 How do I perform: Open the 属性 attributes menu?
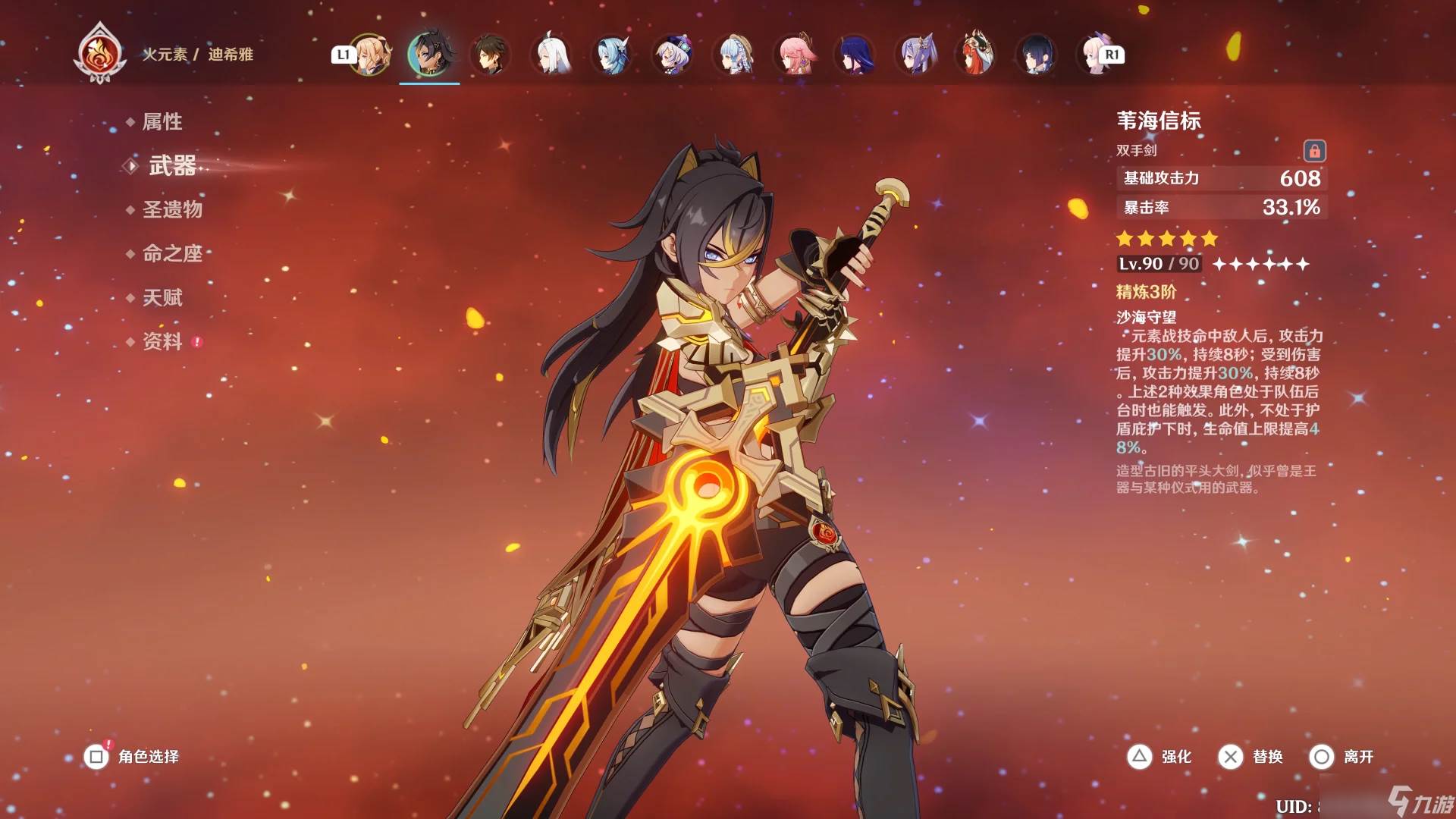point(162,122)
